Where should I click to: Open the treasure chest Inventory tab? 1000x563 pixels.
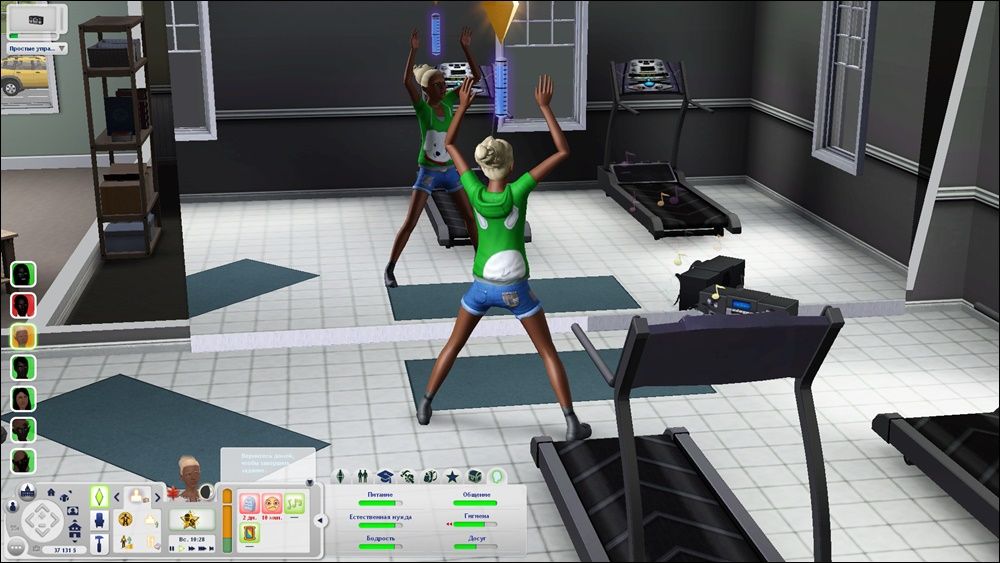pyautogui.click(x=474, y=475)
